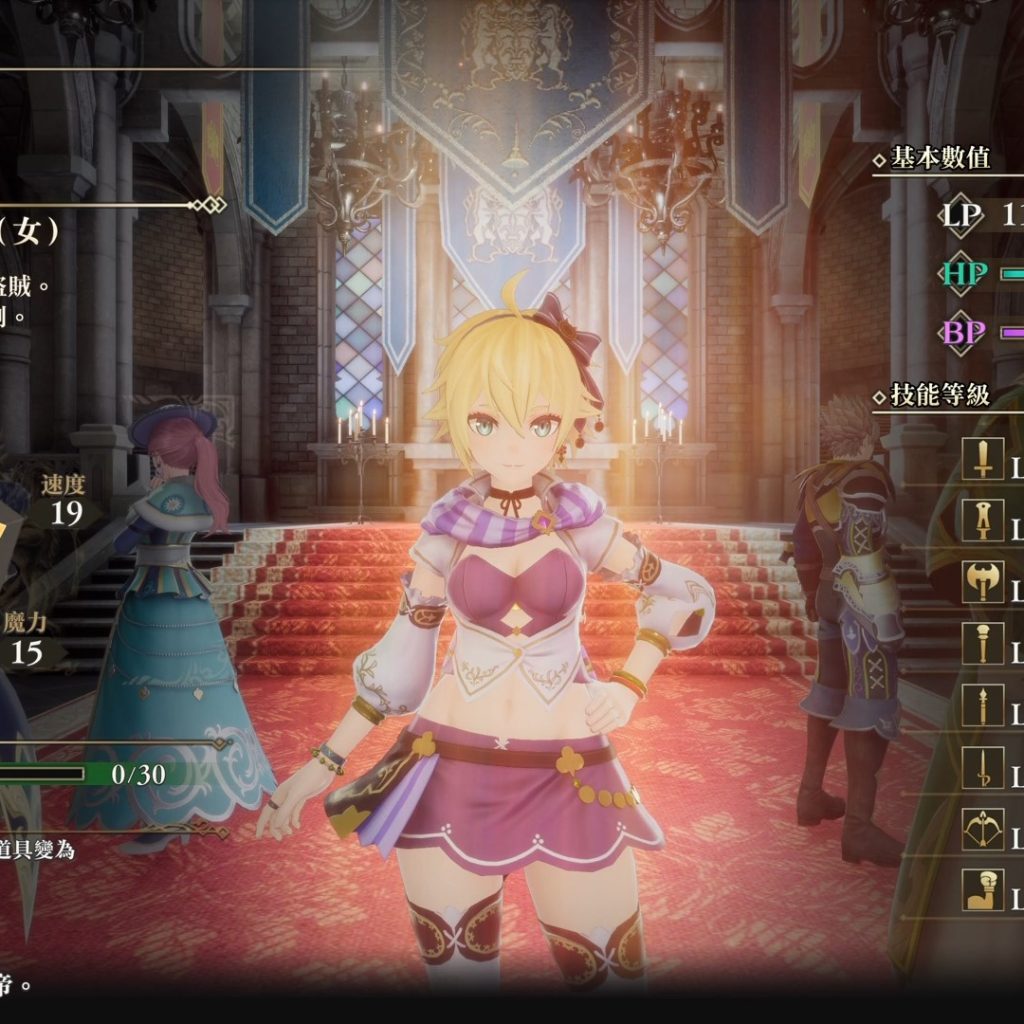Click the 技能等級 section header
This screenshot has width=1024, height=1024.
[x=939, y=395]
